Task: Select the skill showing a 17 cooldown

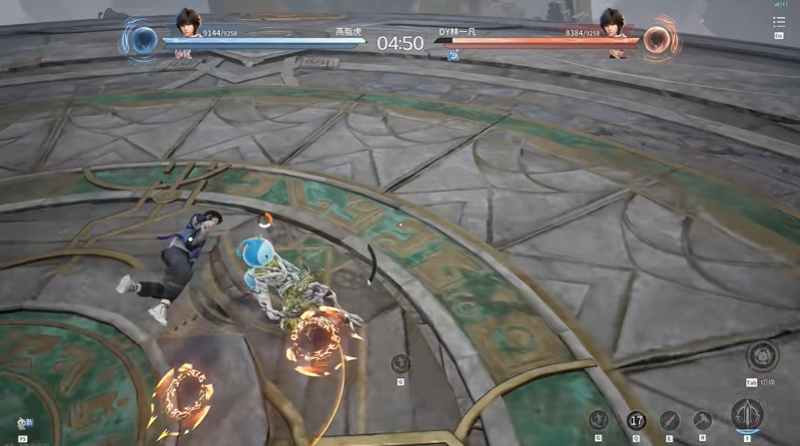Action: 636,420
